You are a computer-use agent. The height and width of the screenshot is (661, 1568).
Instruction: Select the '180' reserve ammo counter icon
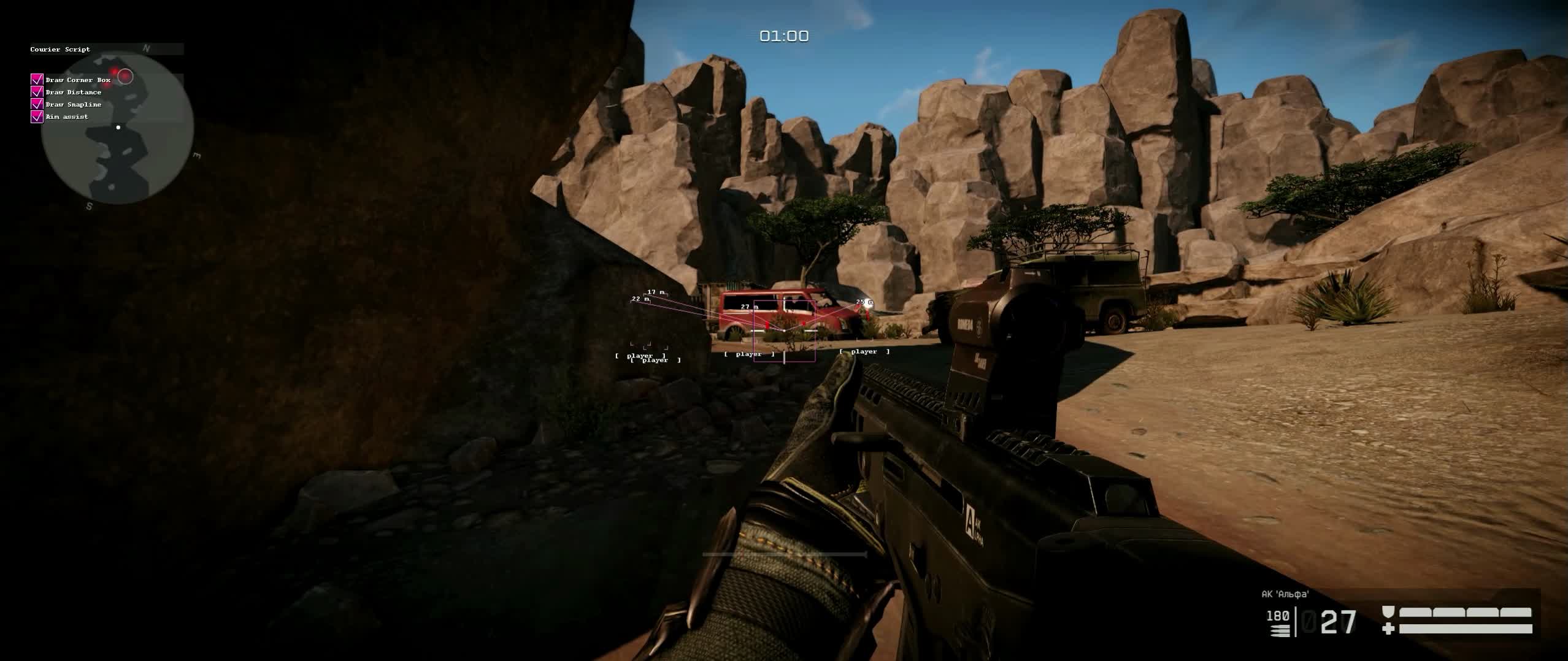tap(1278, 616)
